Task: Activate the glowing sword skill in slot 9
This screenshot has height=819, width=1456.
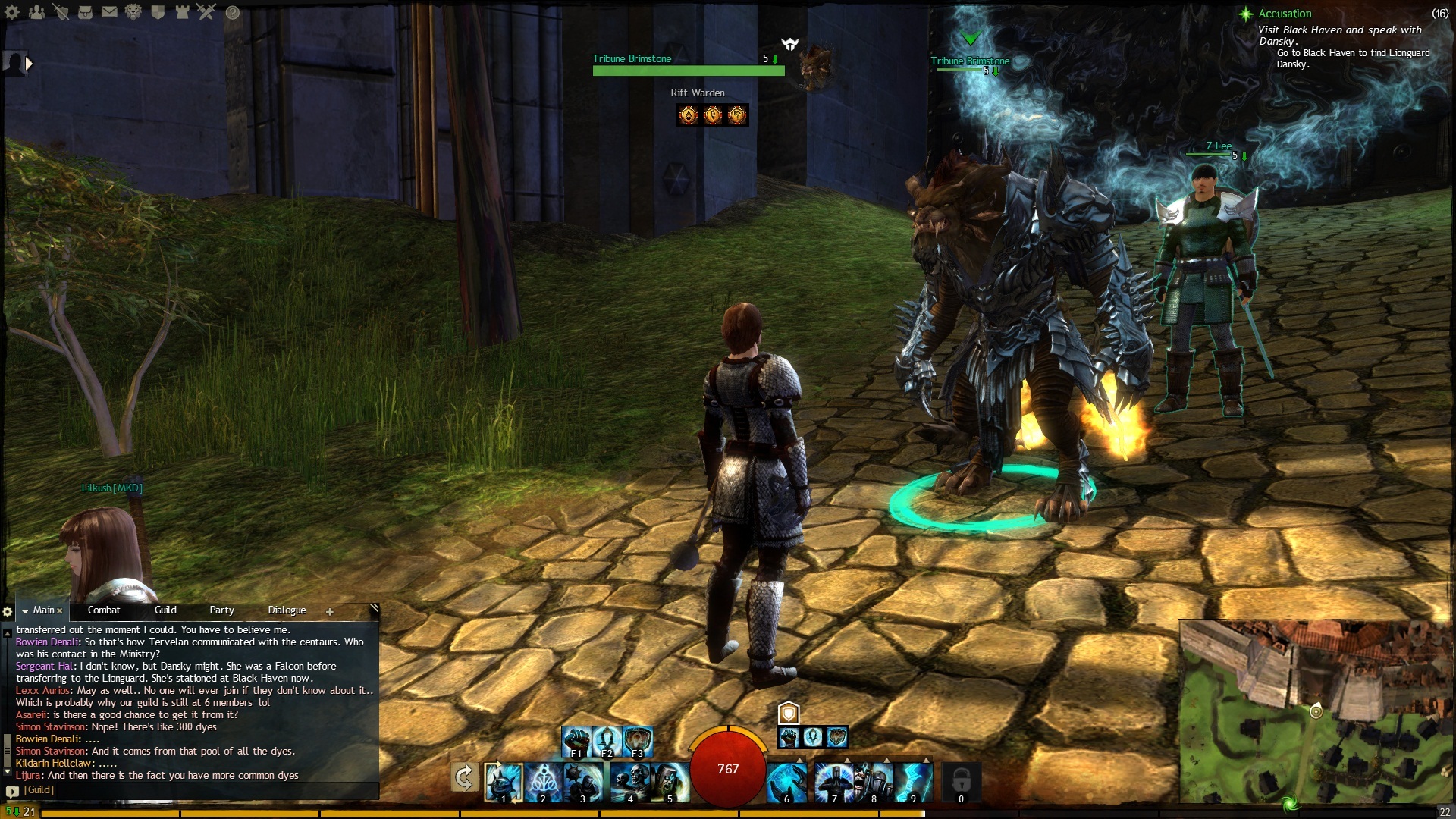Action: 914,783
